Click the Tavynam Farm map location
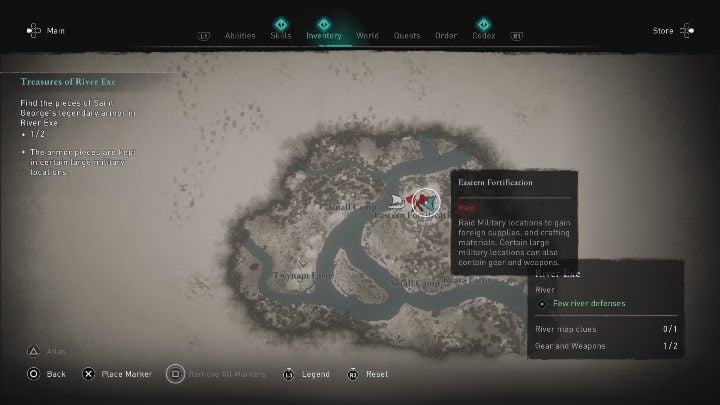Screen dimensions: 720x405 point(295,273)
